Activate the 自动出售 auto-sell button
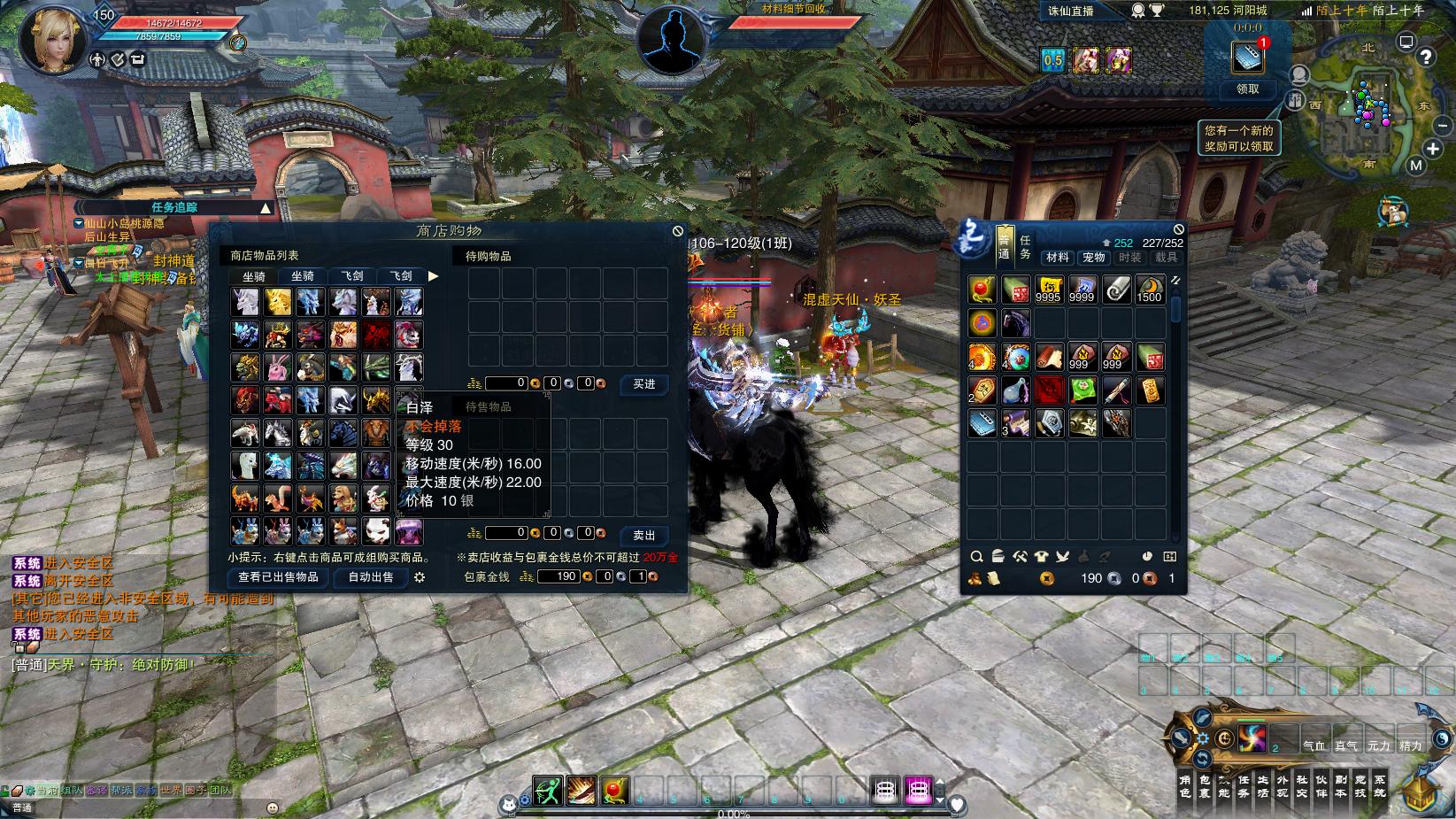The image size is (1456, 819). pyautogui.click(x=371, y=577)
